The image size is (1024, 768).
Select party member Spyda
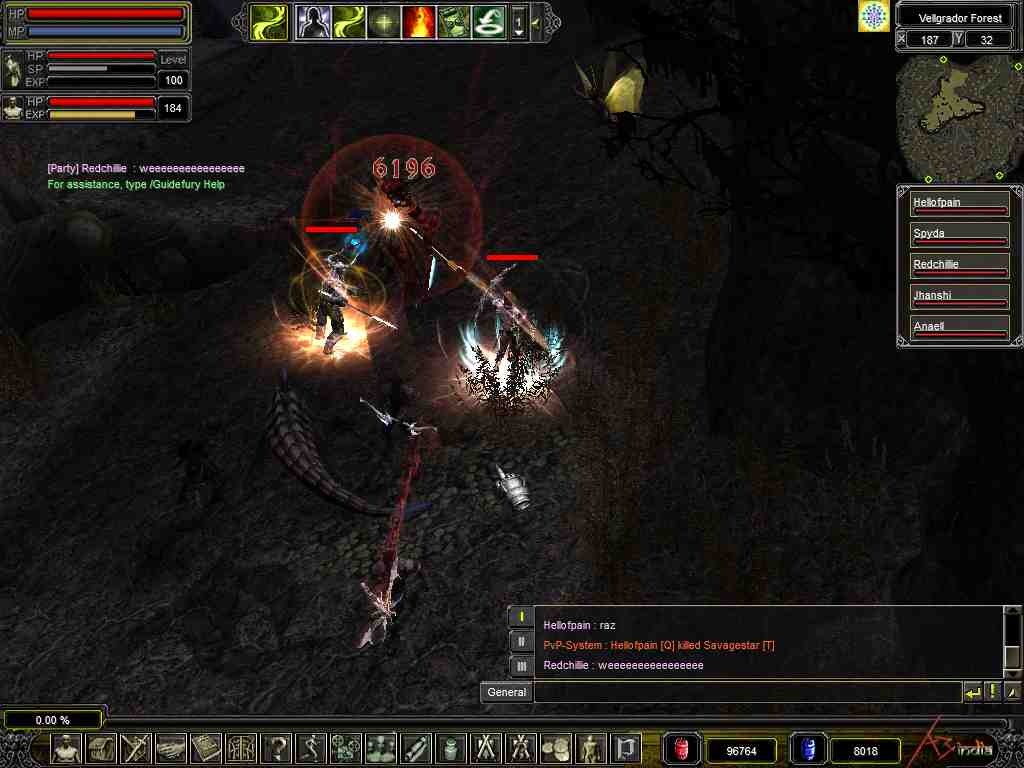pyautogui.click(x=959, y=236)
